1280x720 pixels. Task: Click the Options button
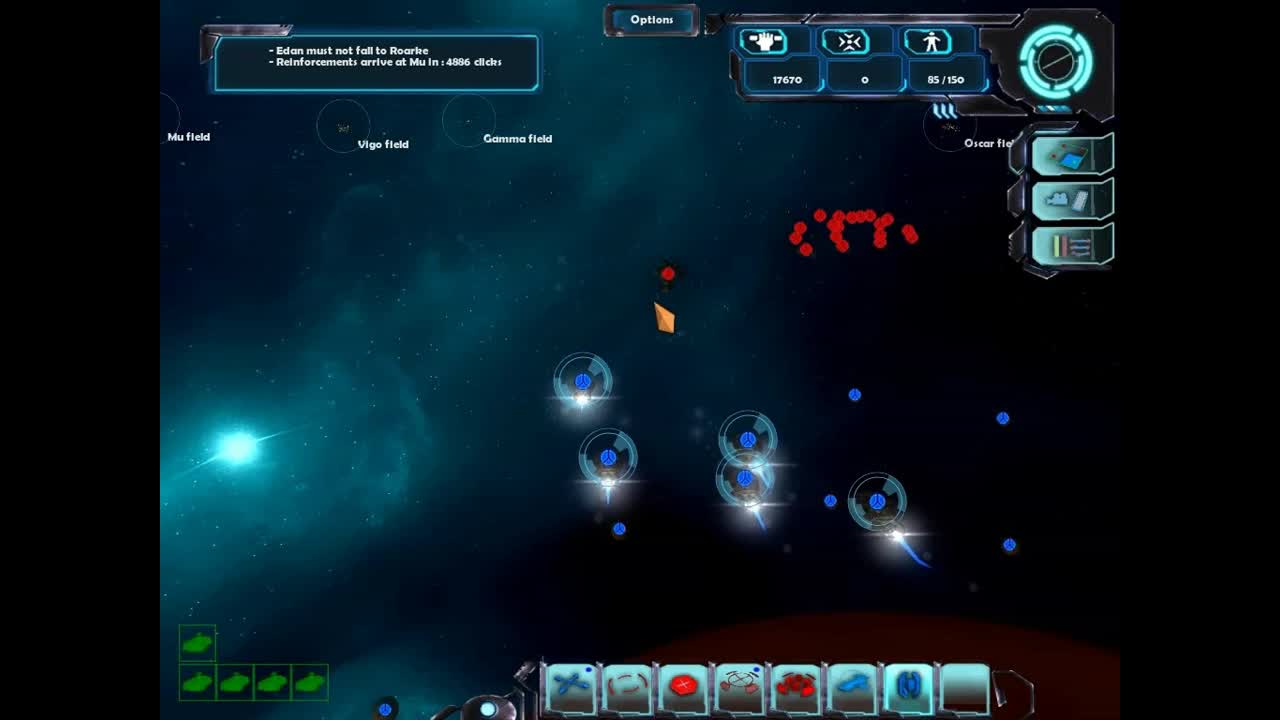point(651,19)
